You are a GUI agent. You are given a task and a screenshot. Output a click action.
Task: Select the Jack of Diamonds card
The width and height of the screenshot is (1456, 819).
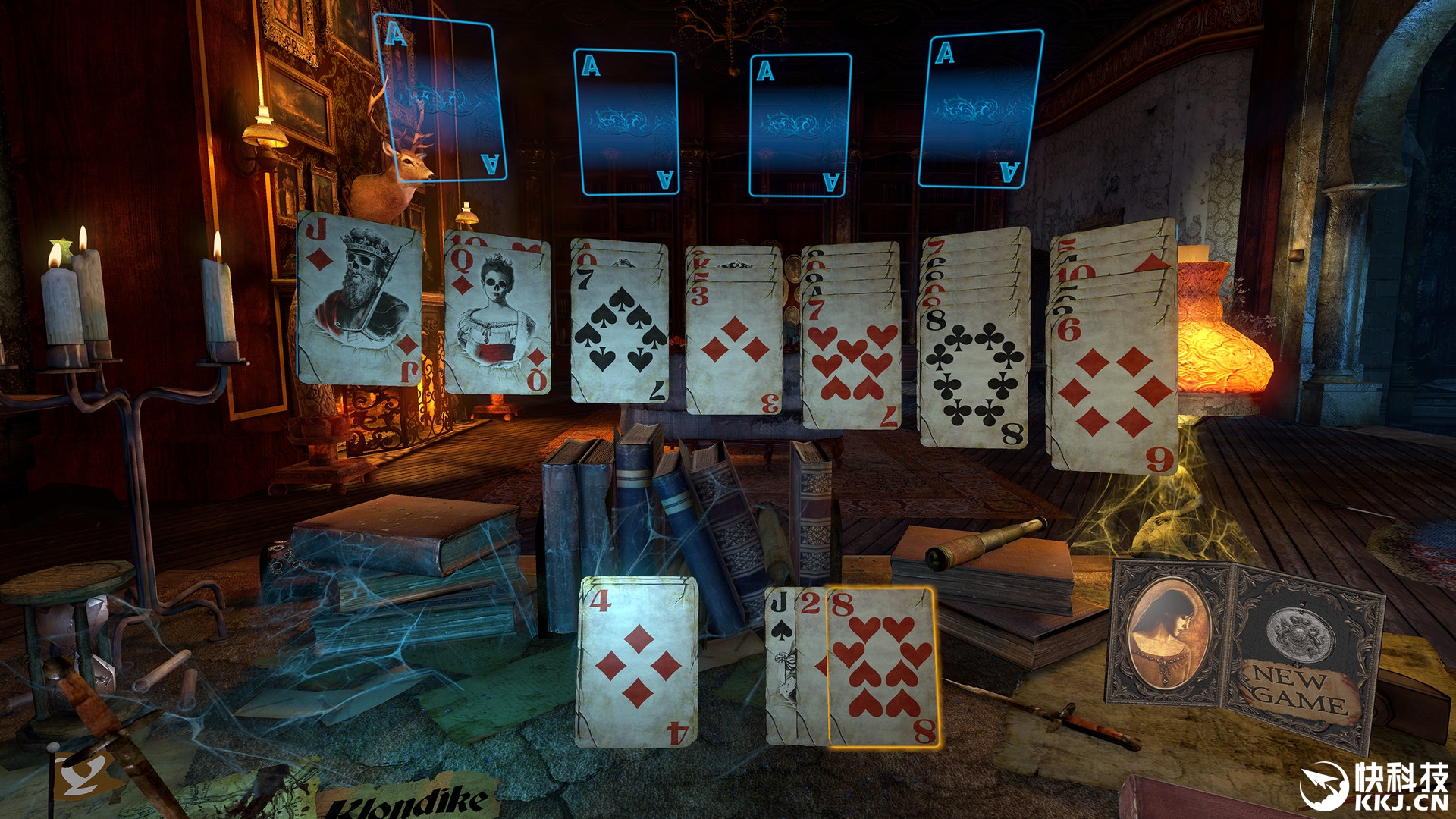pos(359,300)
